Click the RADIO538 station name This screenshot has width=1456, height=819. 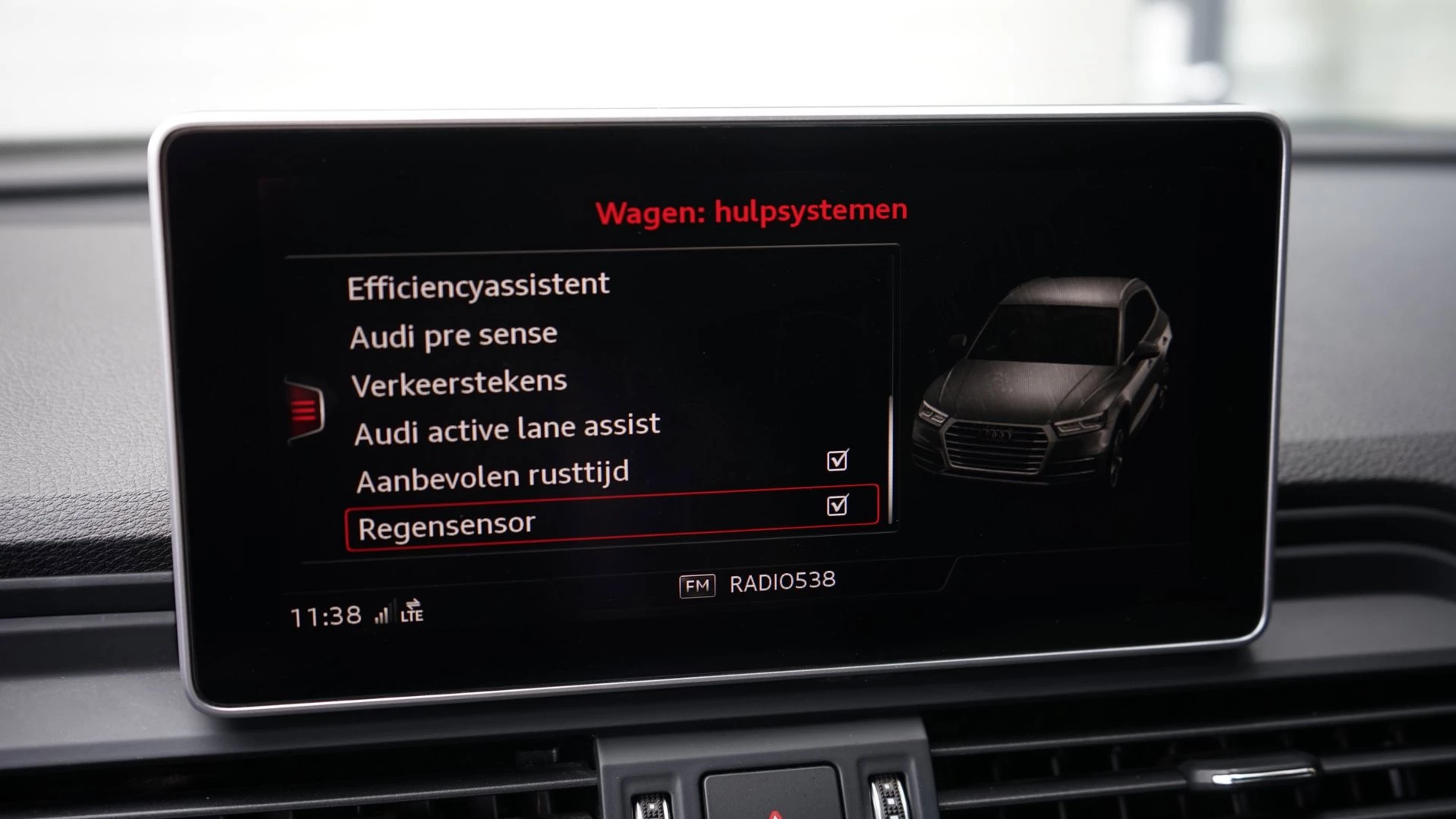pos(783,583)
